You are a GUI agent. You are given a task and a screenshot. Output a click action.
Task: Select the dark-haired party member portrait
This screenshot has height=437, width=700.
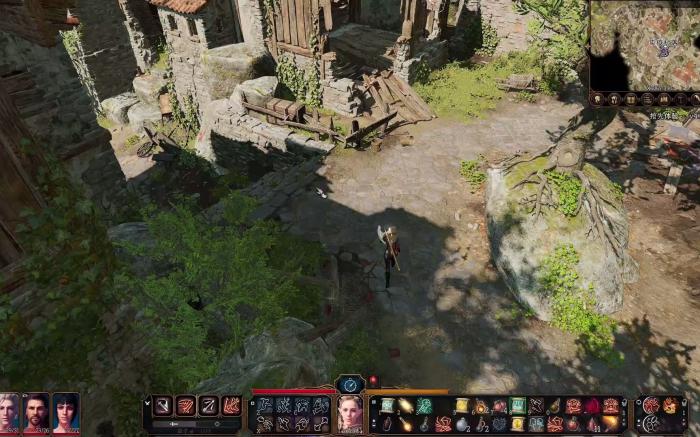pos(66,412)
